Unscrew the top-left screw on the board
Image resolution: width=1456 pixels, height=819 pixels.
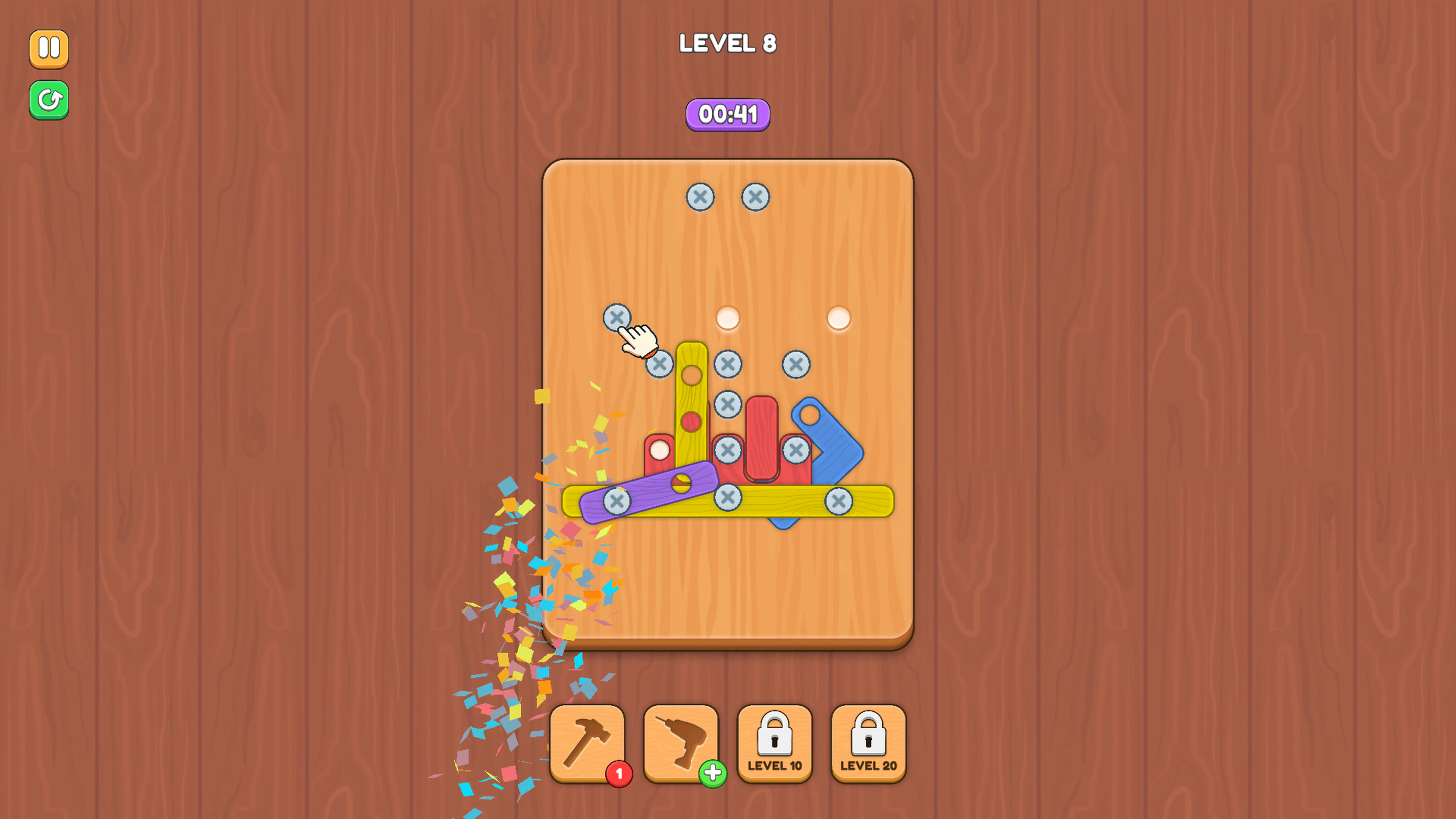(701, 197)
